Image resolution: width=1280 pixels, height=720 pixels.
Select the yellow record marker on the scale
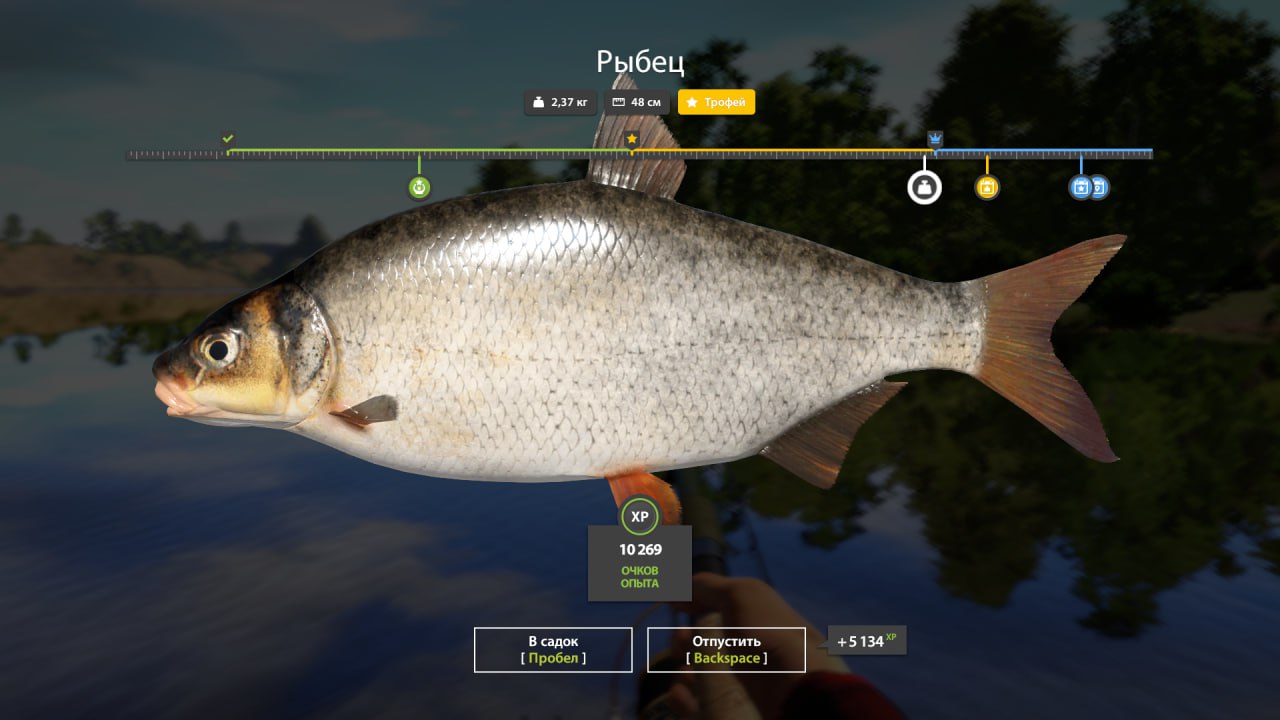987,187
